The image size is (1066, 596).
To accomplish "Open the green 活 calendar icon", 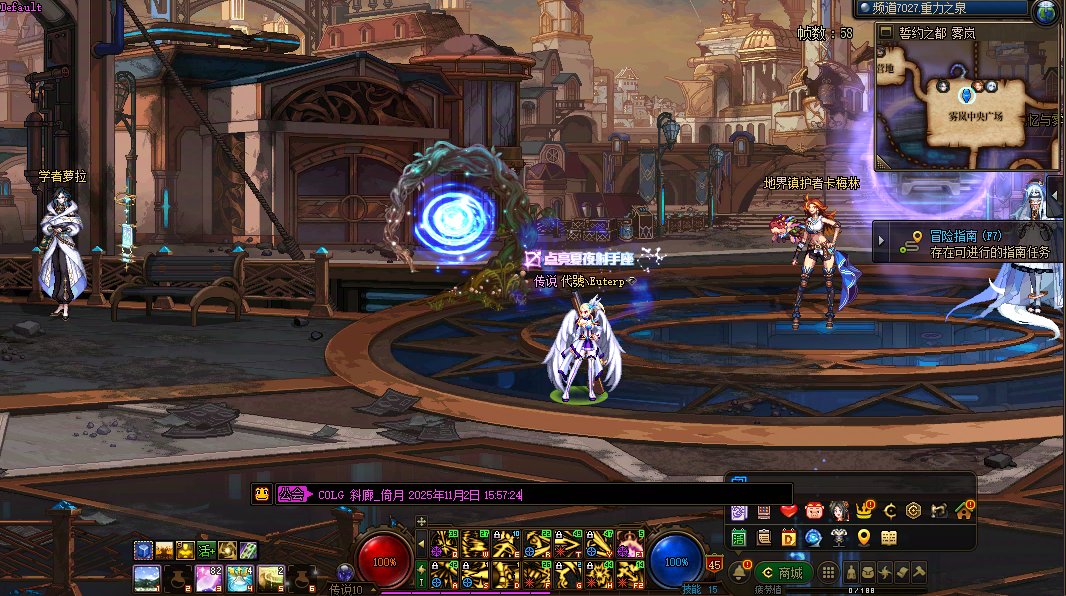I will 739,538.
